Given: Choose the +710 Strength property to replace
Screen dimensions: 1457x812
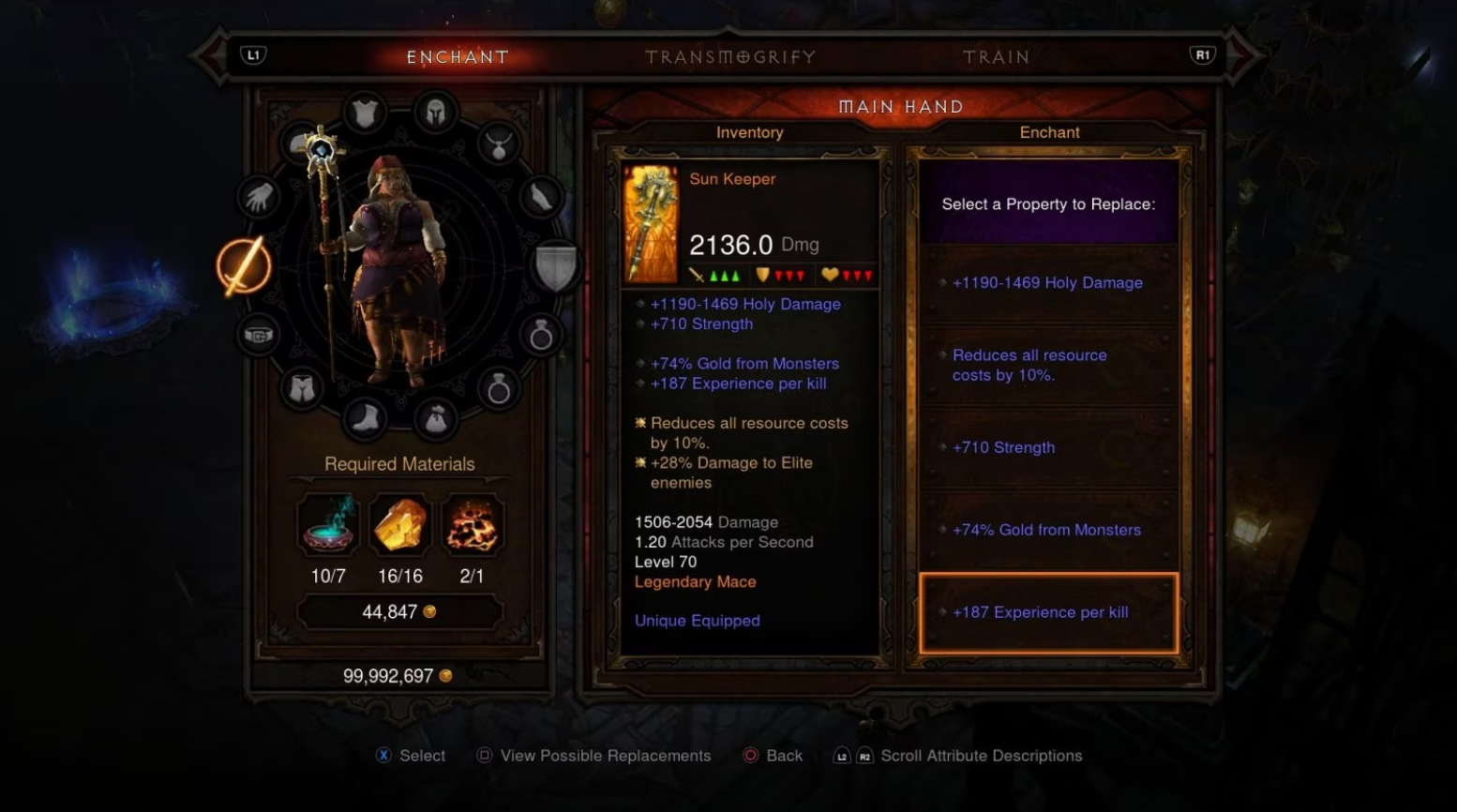Looking at the screenshot, I should click(1004, 447).
